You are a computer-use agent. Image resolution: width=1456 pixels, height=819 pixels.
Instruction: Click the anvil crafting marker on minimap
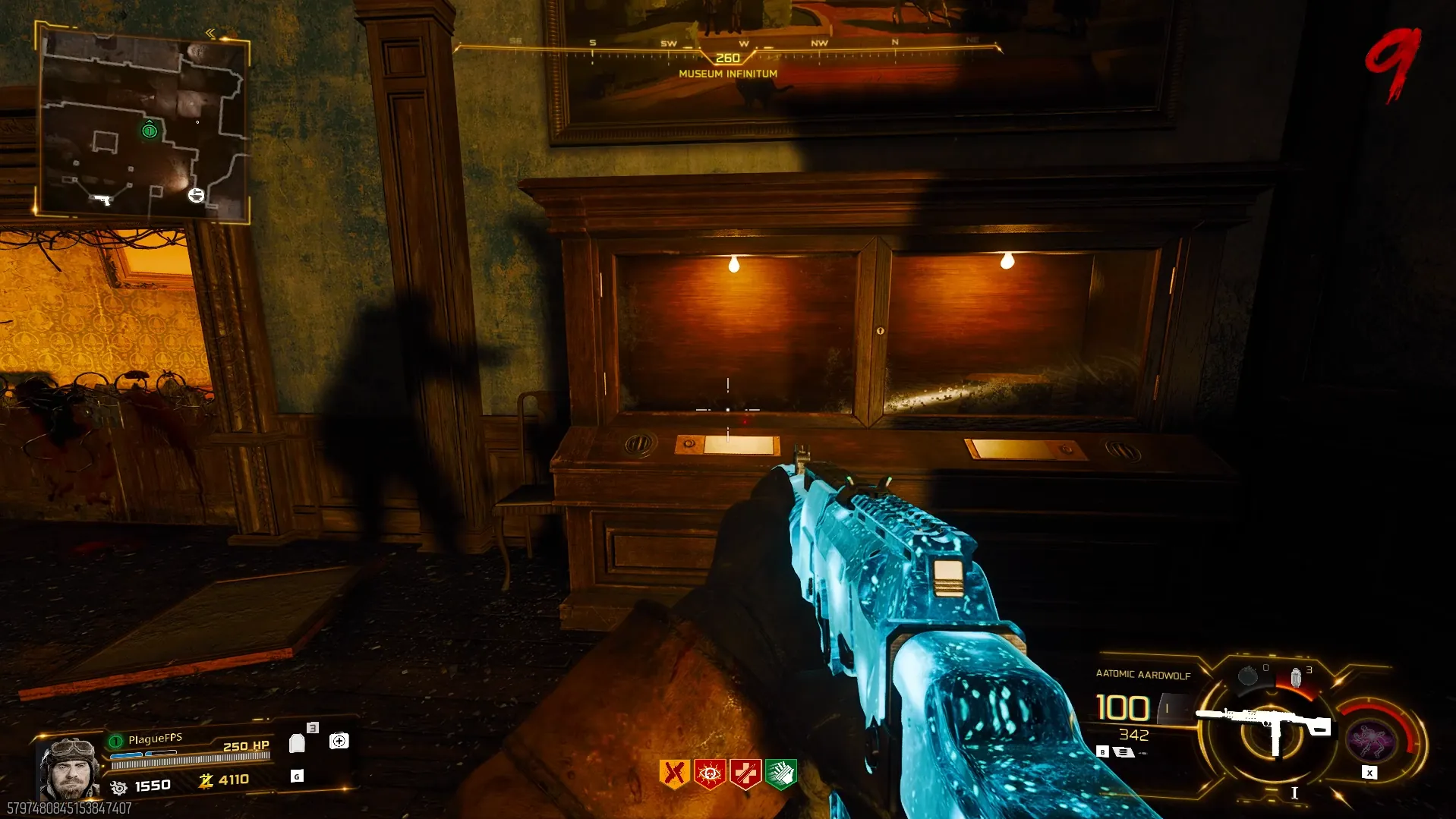coord(196,195)
